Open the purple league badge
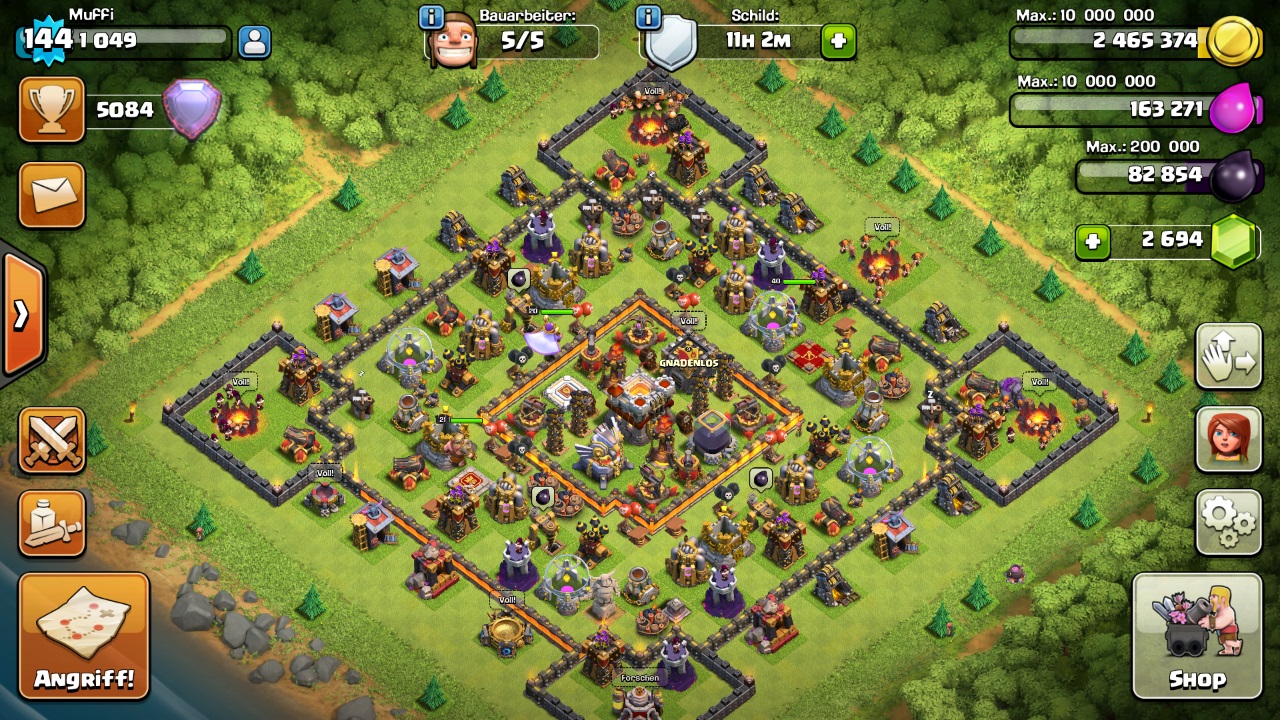This screenshot has width=1280, height=720. (190, 109)
